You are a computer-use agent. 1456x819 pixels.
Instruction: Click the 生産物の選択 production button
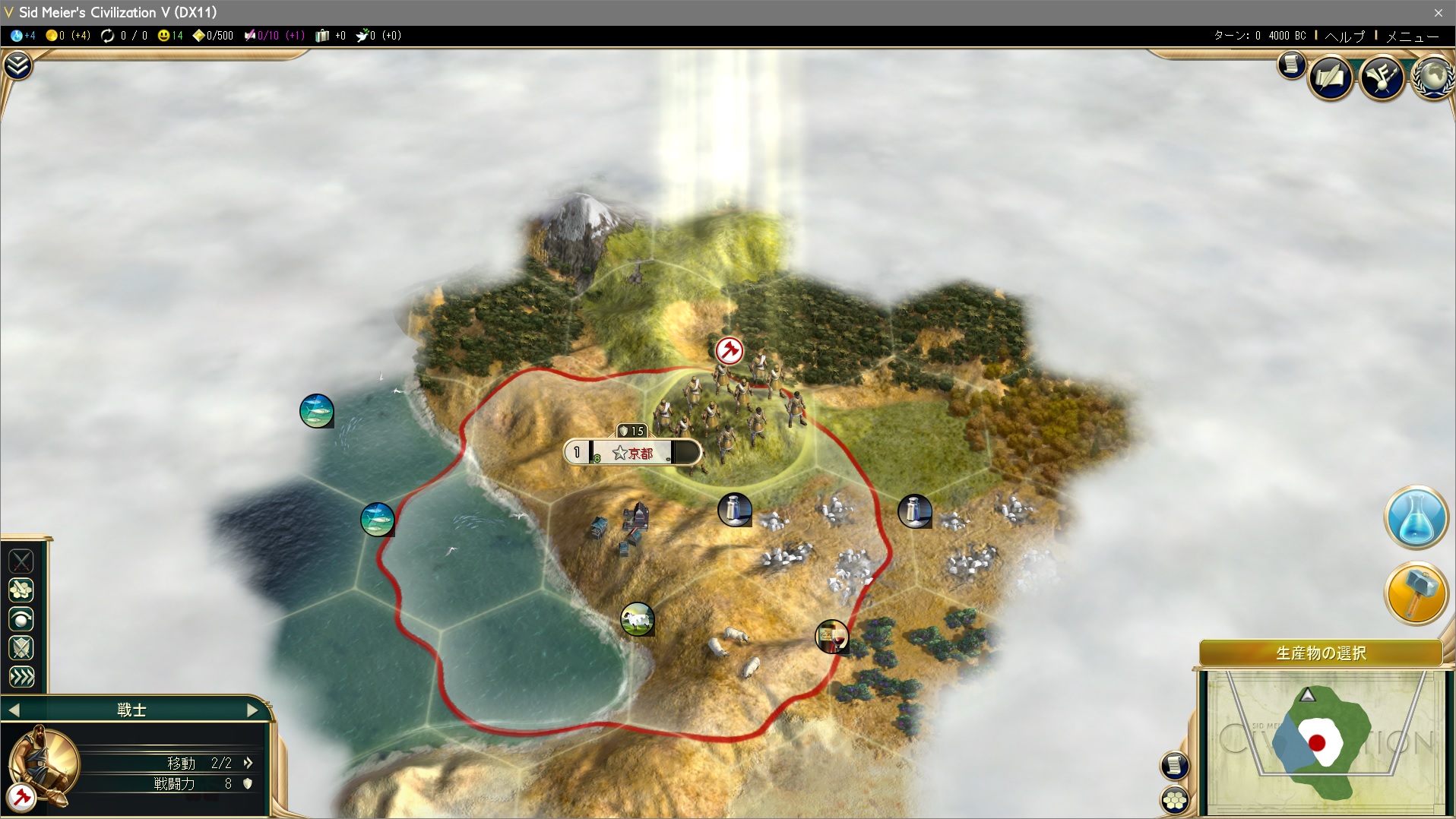click(x=1320, y=653)
